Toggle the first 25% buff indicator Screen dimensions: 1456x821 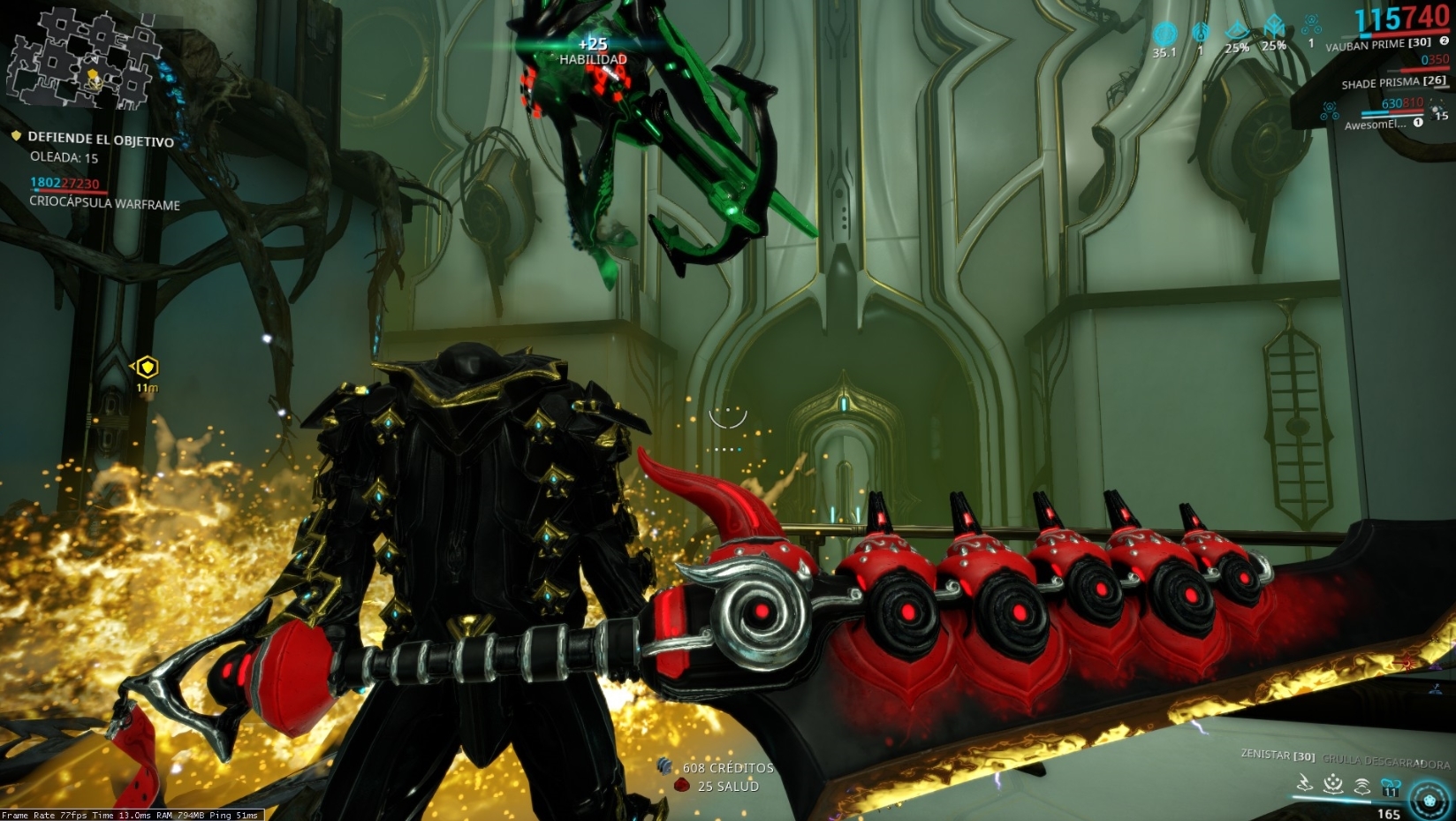1237,29
